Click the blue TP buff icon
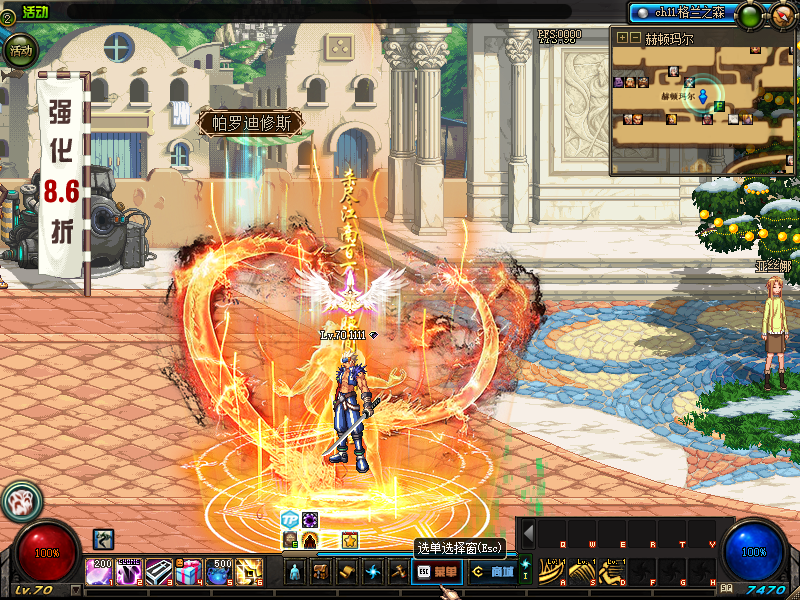This screenshot has height=600, width=800. click(290, 520)
